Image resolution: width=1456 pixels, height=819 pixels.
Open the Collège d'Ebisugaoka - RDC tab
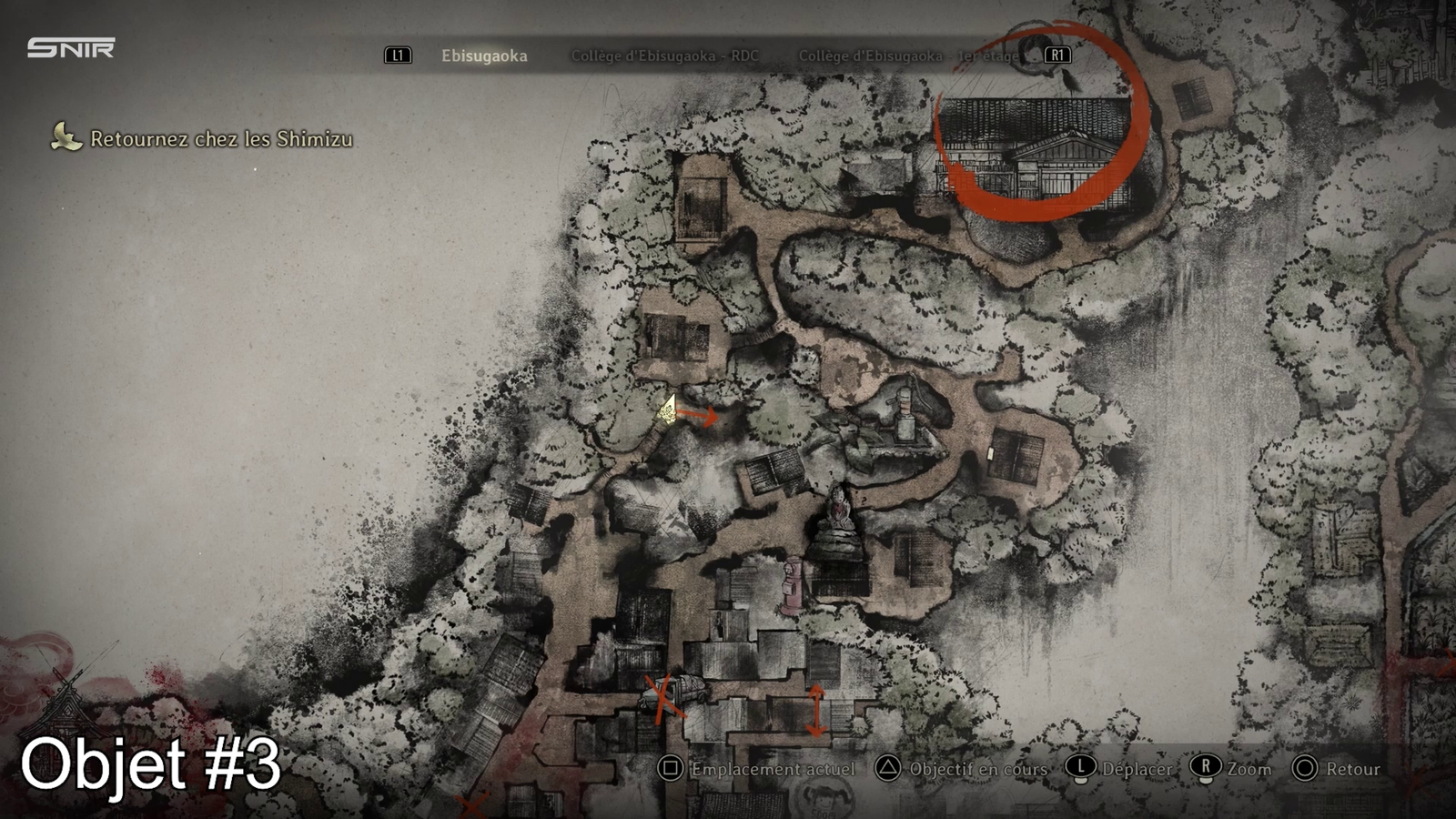[664, 56]
